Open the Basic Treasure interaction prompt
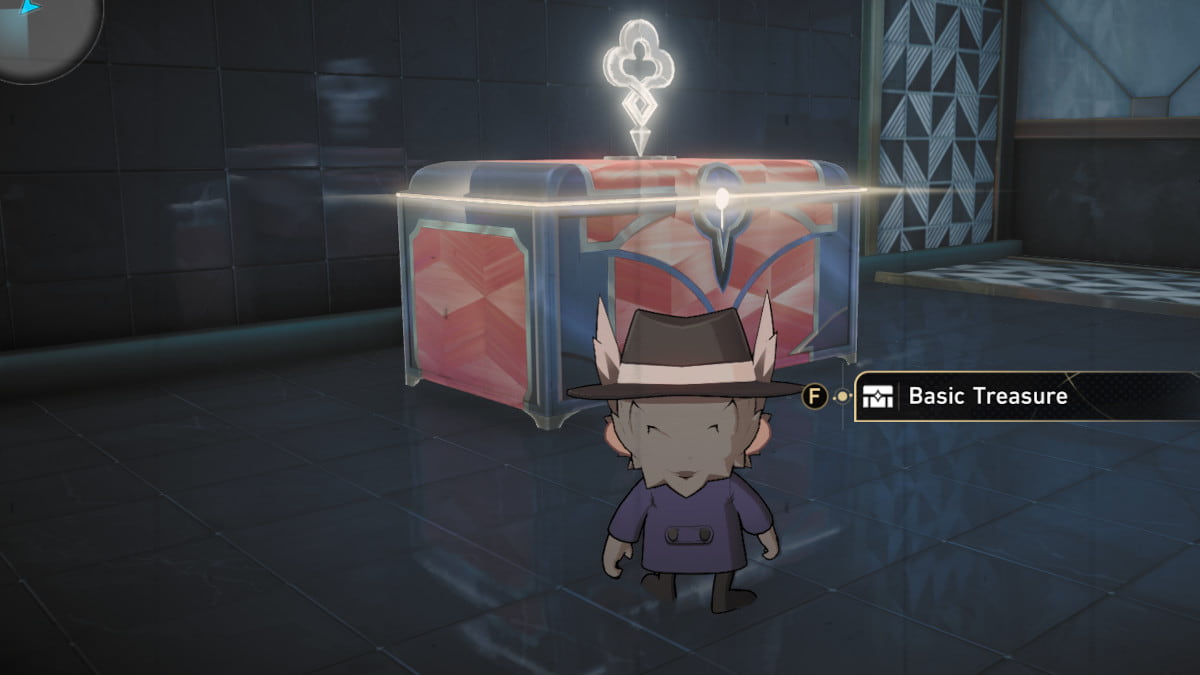The height and width of the screenshot is (675, 1200). [x=985, y=396]
